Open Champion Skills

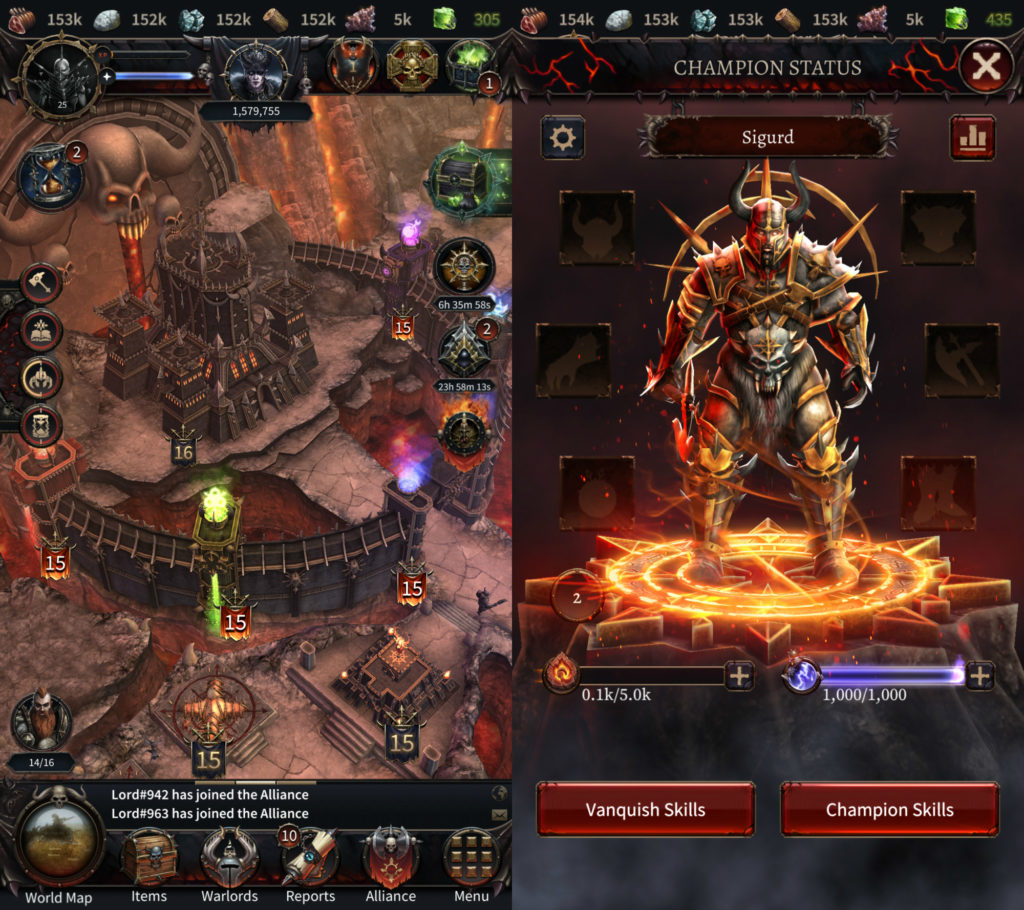coord(889,809)
